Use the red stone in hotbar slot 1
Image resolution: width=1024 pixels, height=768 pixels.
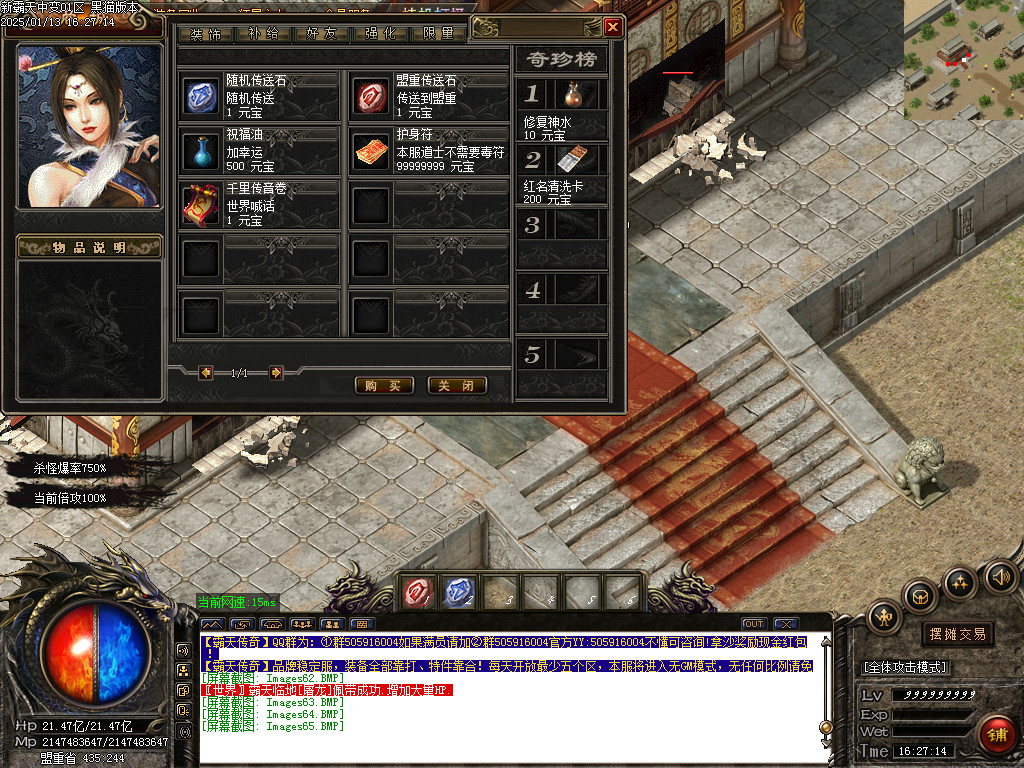click(416, 594)
